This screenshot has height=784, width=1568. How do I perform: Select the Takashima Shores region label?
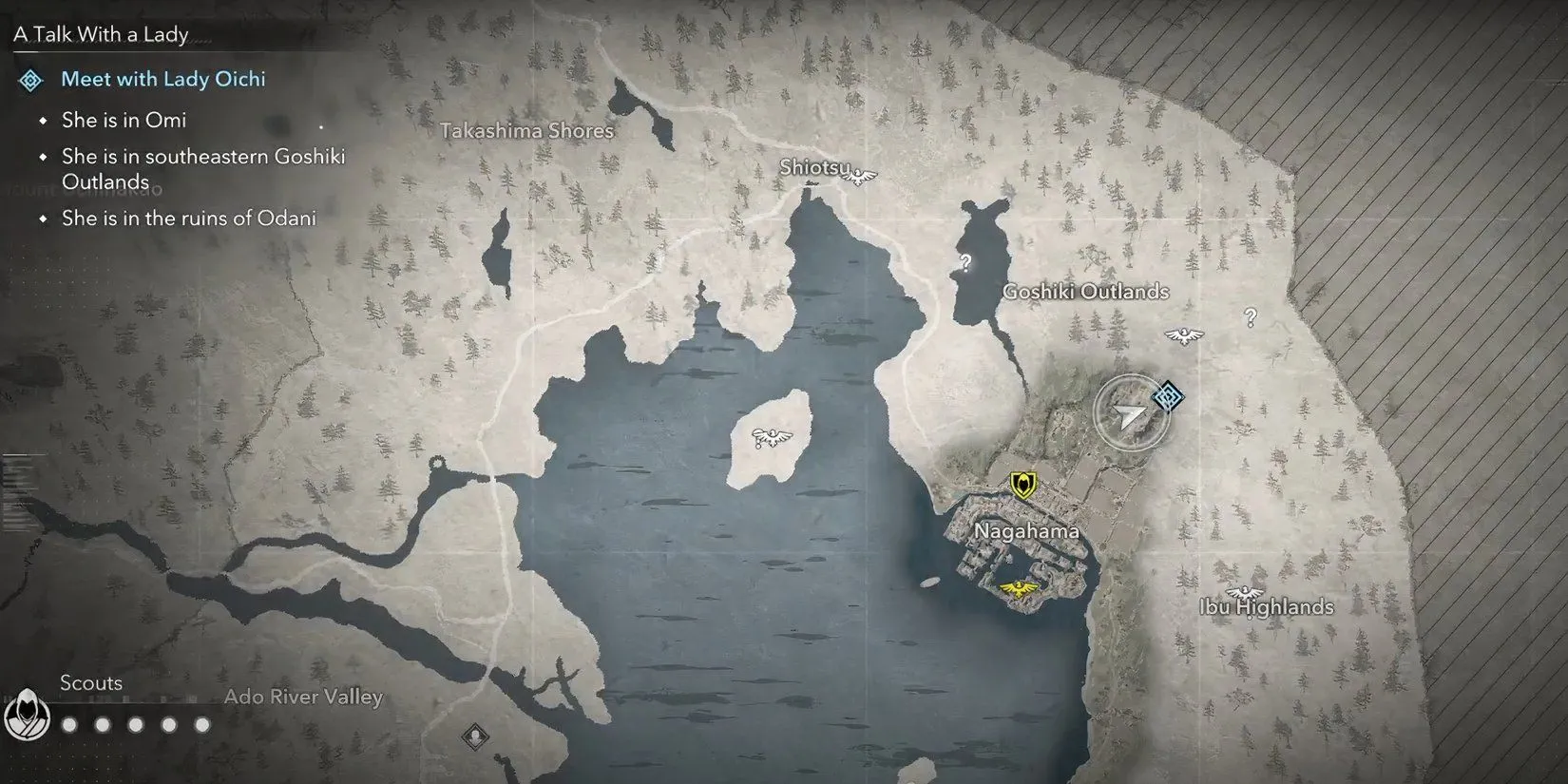pos(526,131)
